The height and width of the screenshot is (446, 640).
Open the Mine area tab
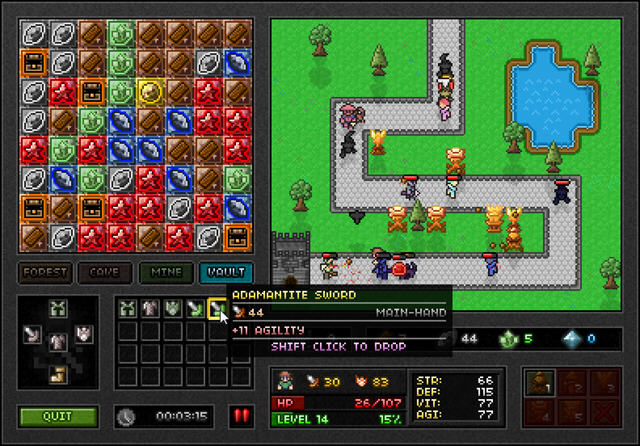(165, 272)
